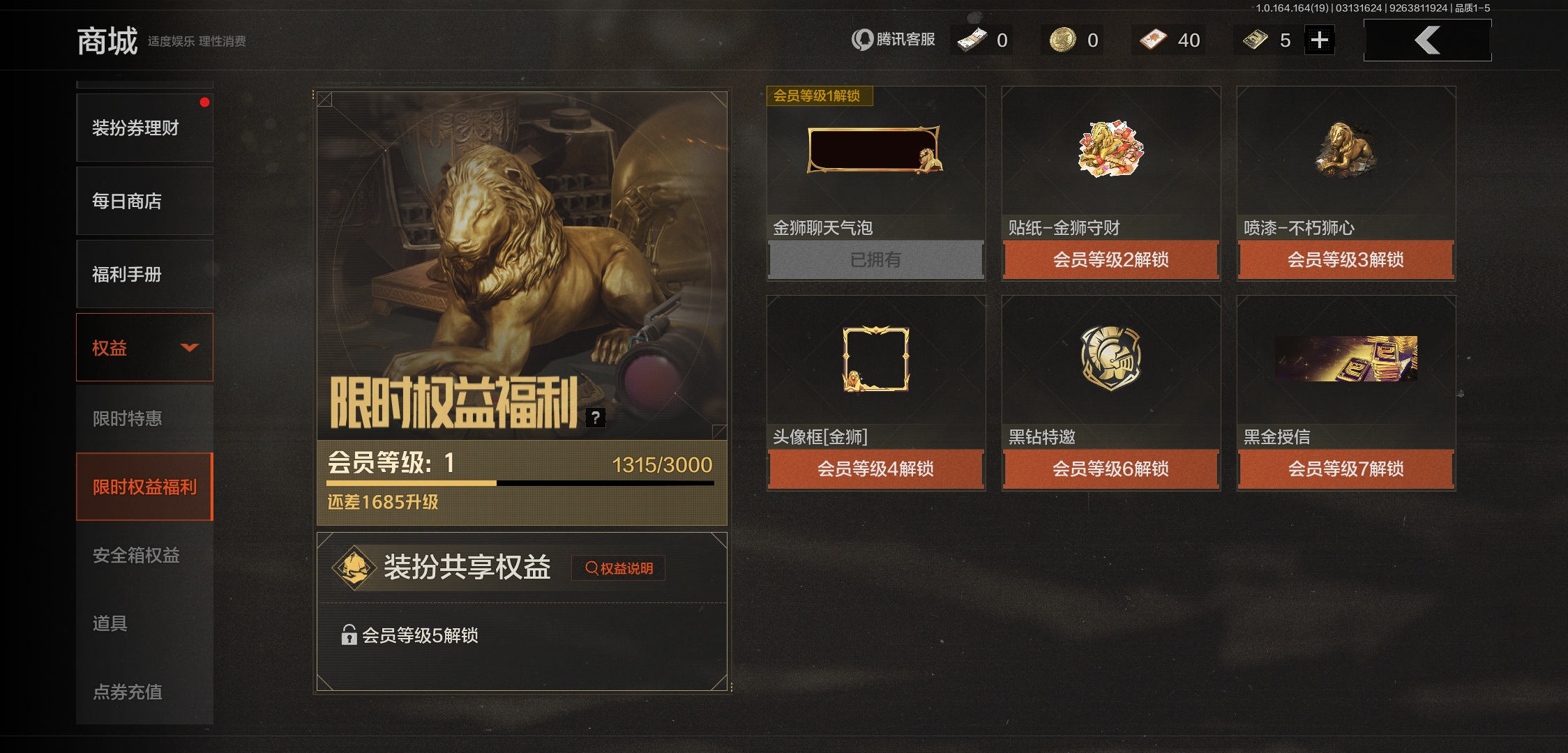Image resolution: width=1568 pixels, height=753 pixels.
Task: Click the cash currency icon showing 0
Action: 970,40
